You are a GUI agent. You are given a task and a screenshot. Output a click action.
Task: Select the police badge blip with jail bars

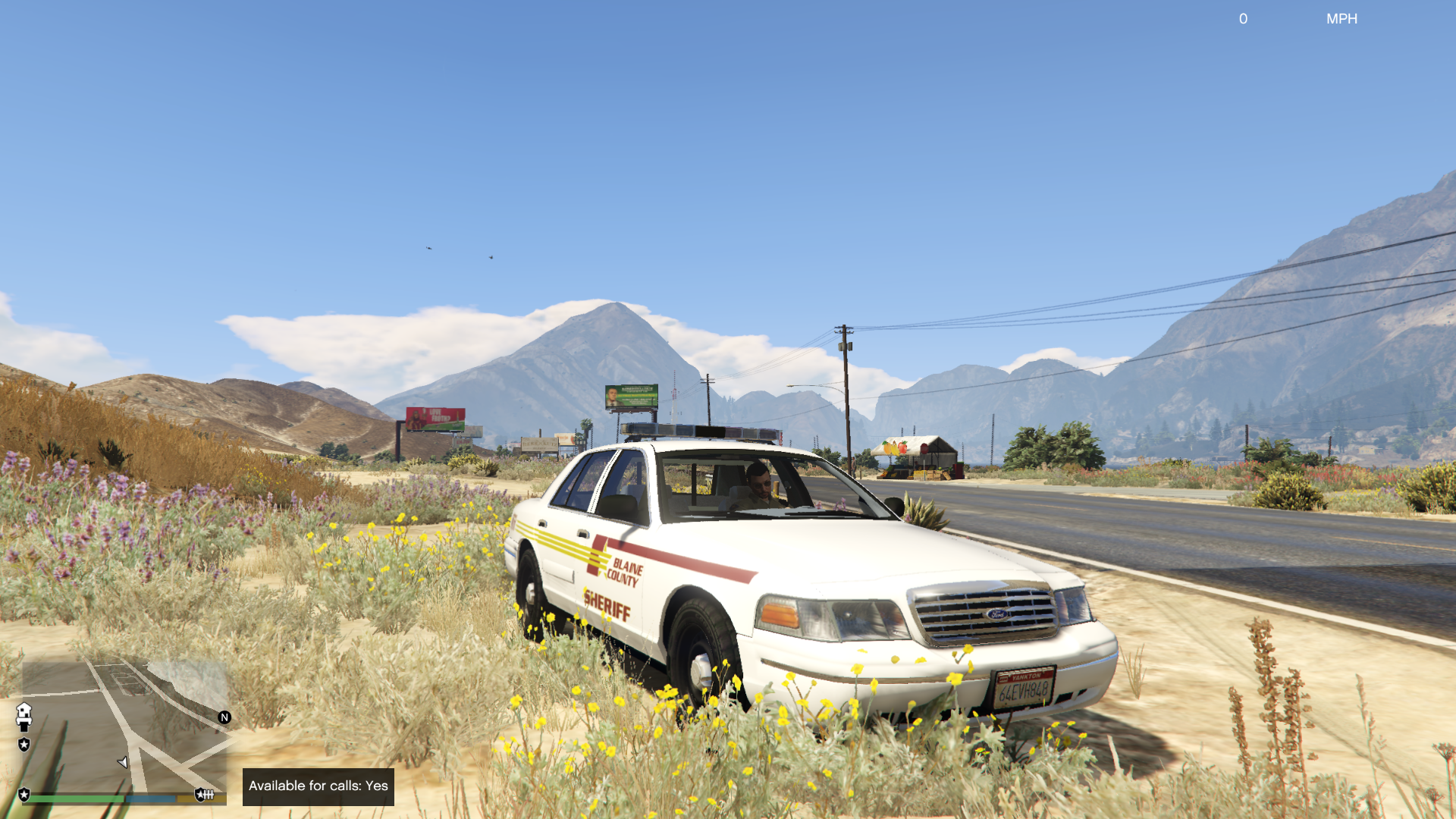pyautogui.click(x=205, y=794)
